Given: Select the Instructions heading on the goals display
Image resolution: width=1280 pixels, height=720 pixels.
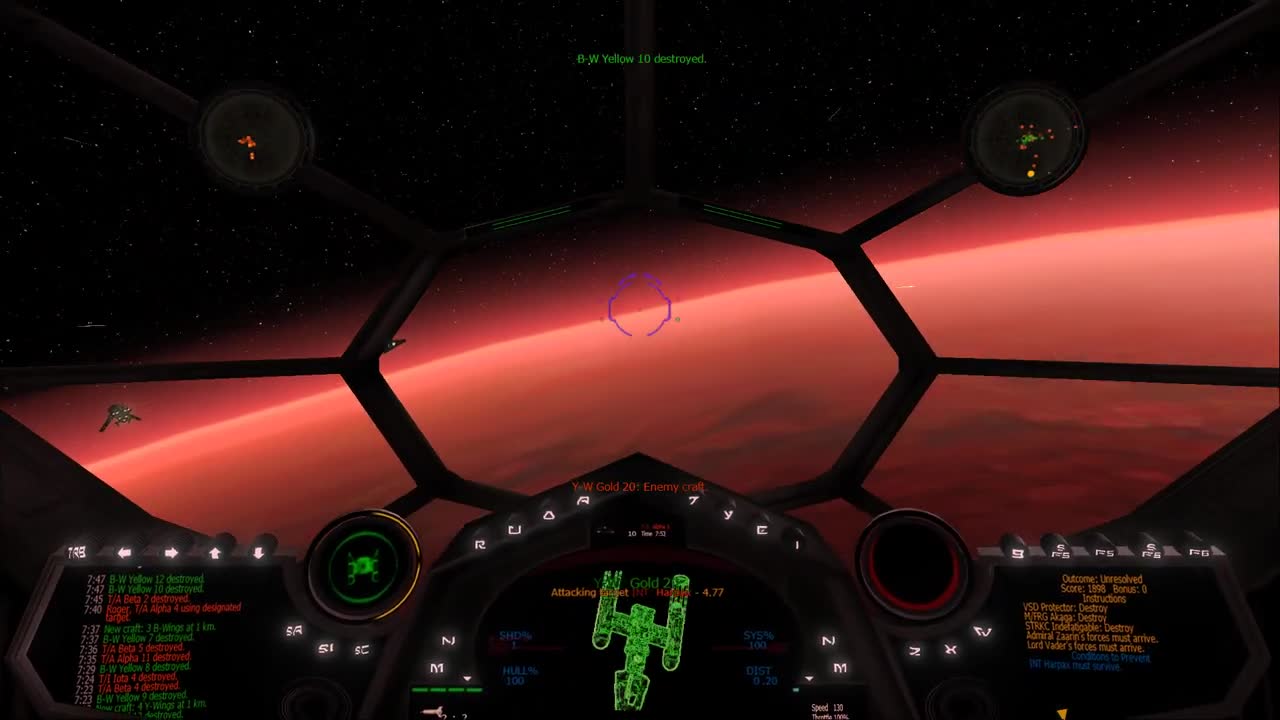Looking at the screenshot, I should tap(1104, 597).
